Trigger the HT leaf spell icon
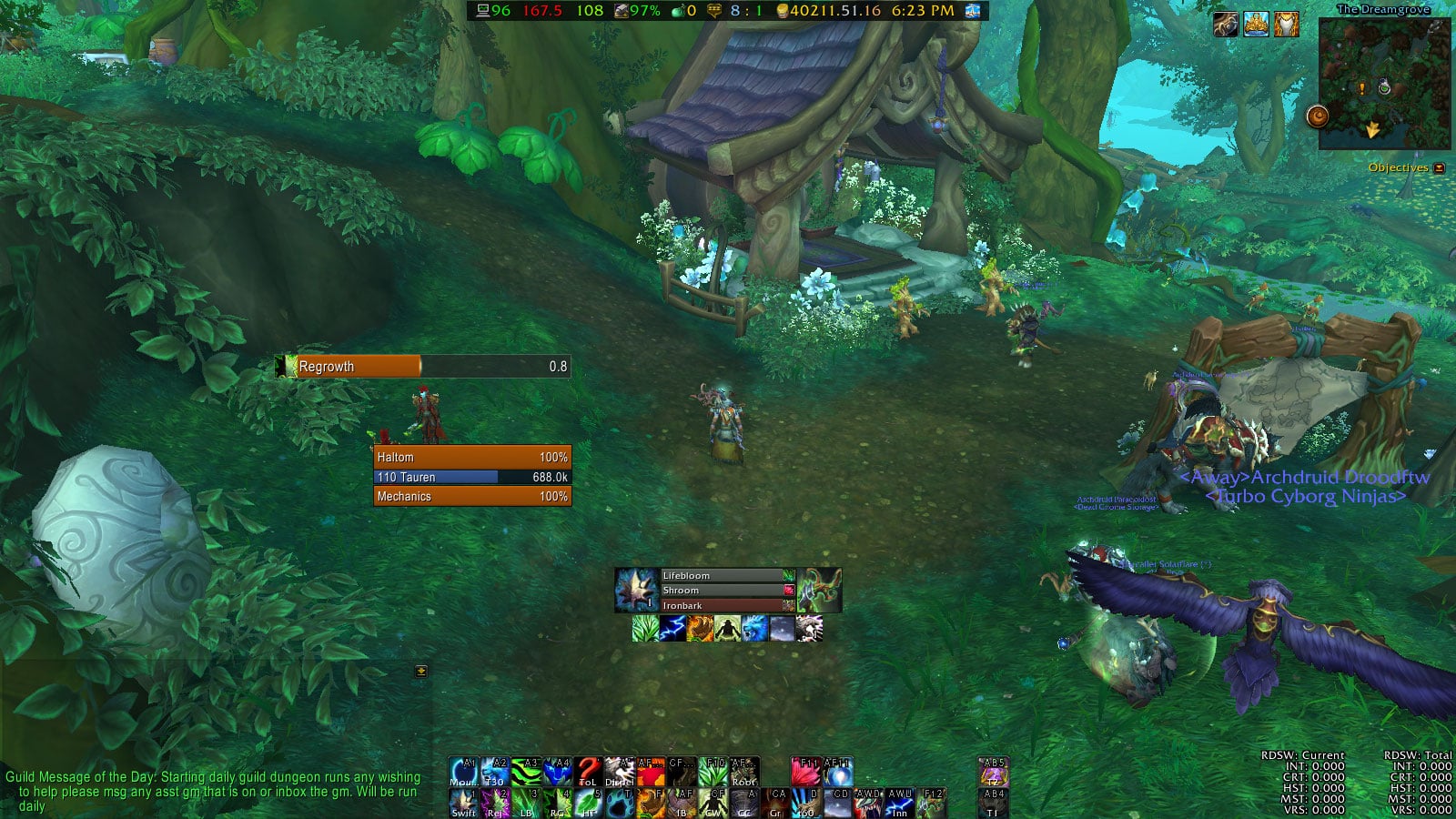Image resolution: width=1456 pixels, height=819 pixels. pos(588,803)
